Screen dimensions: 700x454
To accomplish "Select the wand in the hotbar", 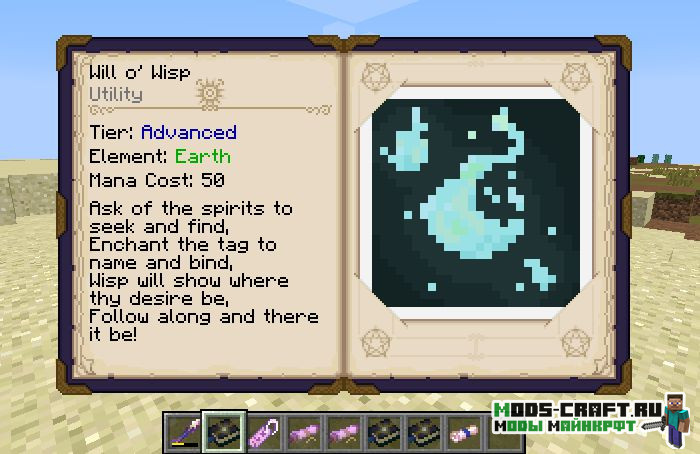I will (181, 433).
